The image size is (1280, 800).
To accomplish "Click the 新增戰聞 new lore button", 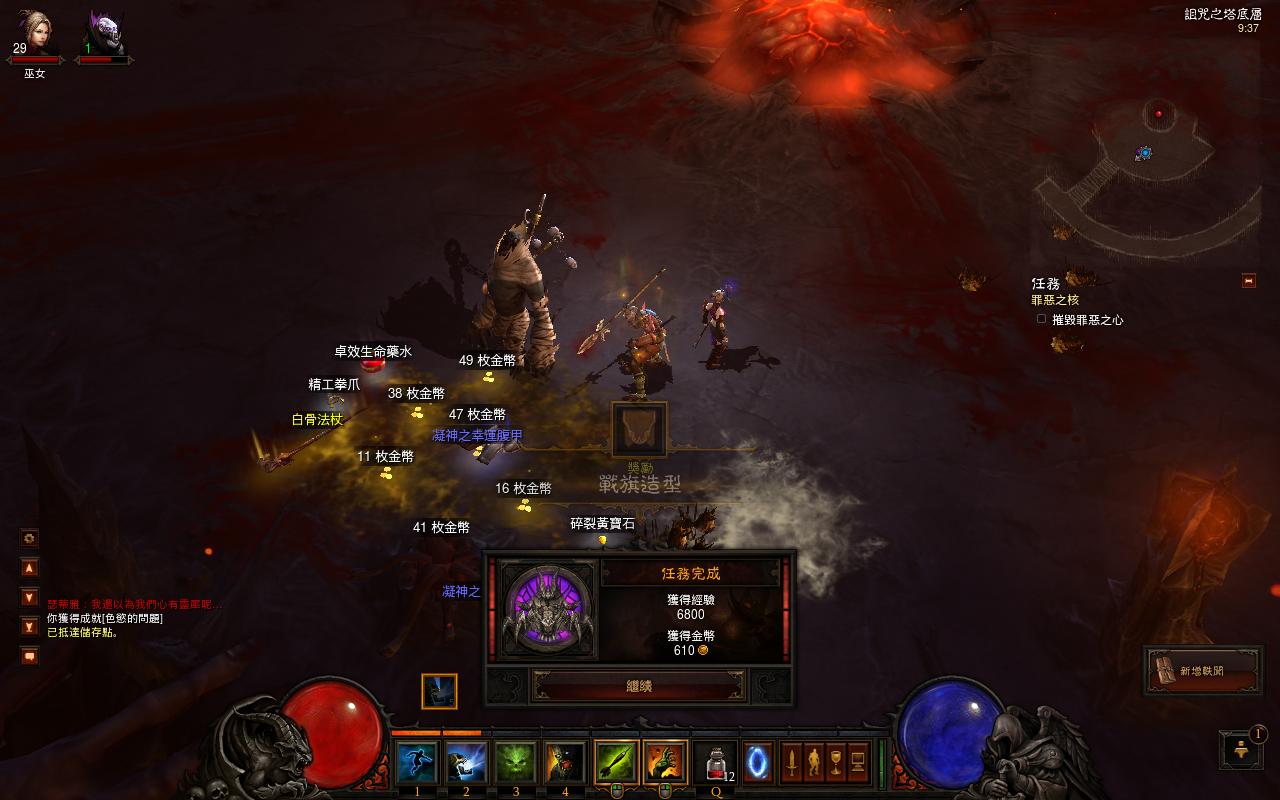I will (x=1201, y=671).
